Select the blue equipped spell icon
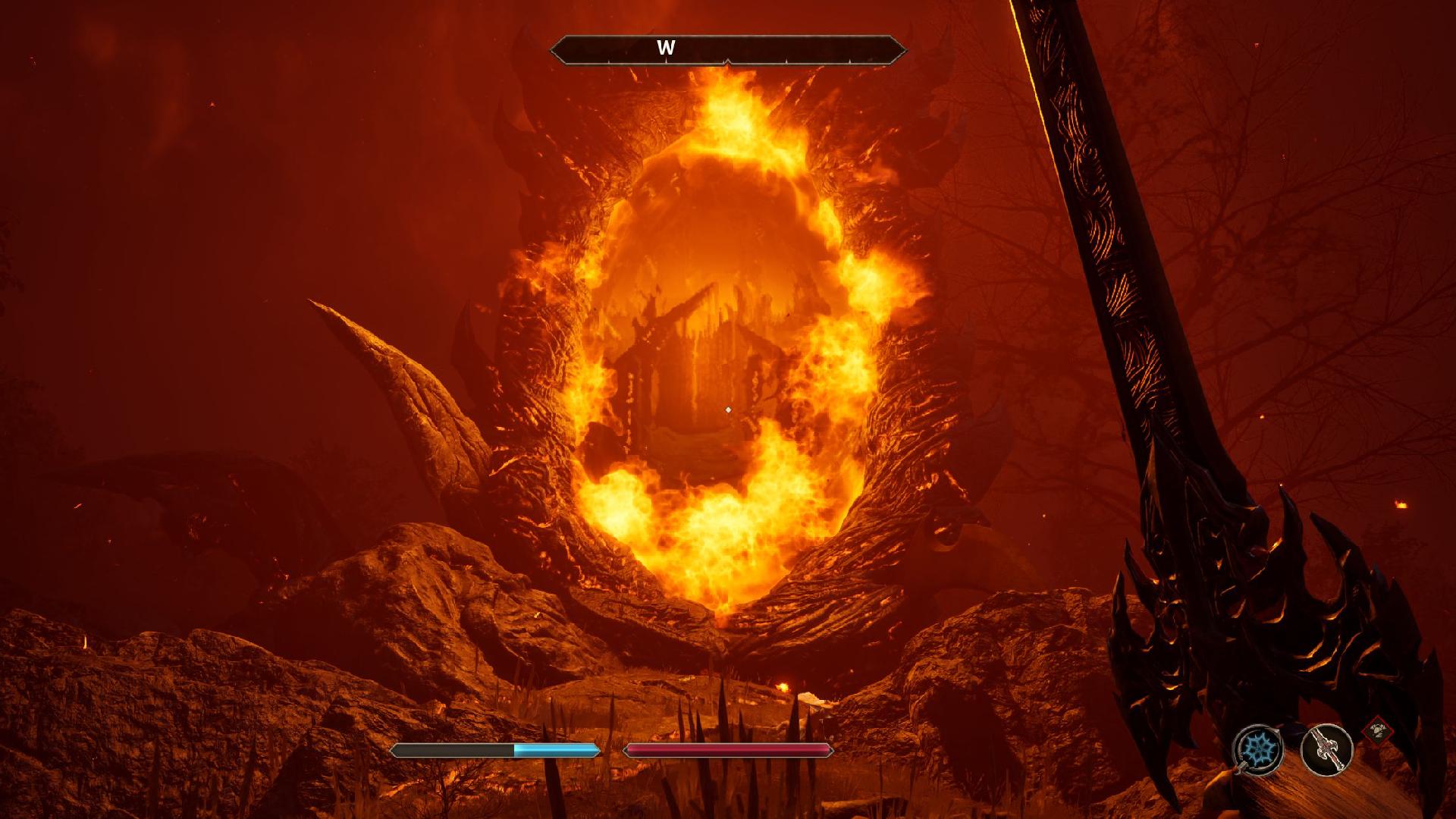This screenshot has height=819, width=1456. pos(1259,749)
